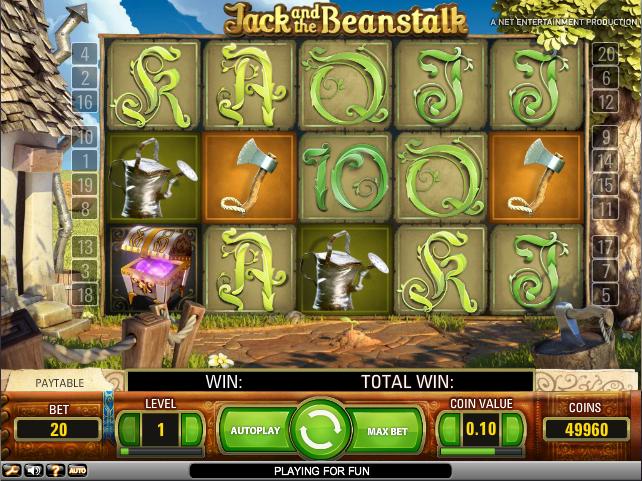
Task: Toggle sound with the speaker icon
Action: tap(34, 469)
